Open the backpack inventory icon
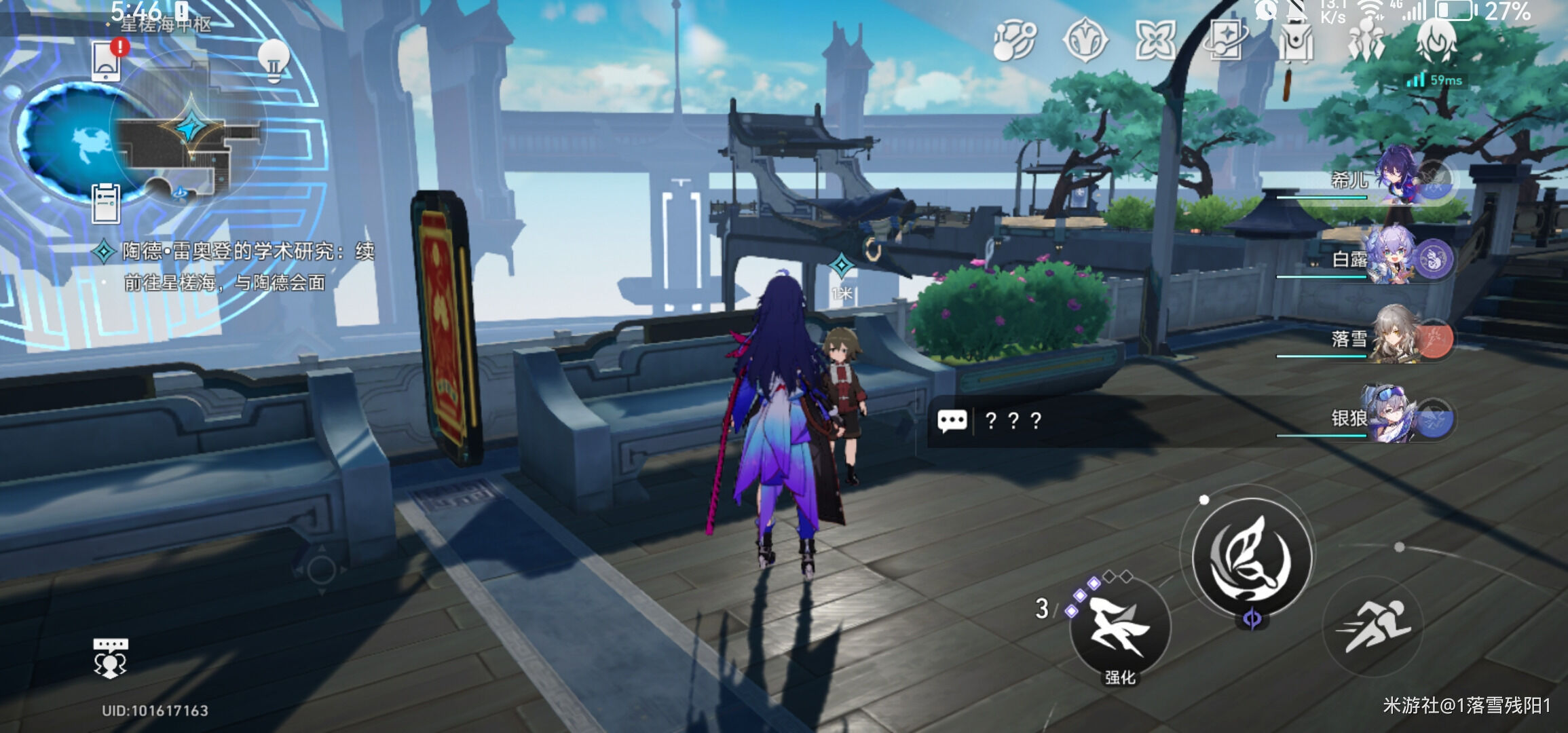Image resolution: width=1568 pixels, height=733 pixels. (x=1296, y=42)
